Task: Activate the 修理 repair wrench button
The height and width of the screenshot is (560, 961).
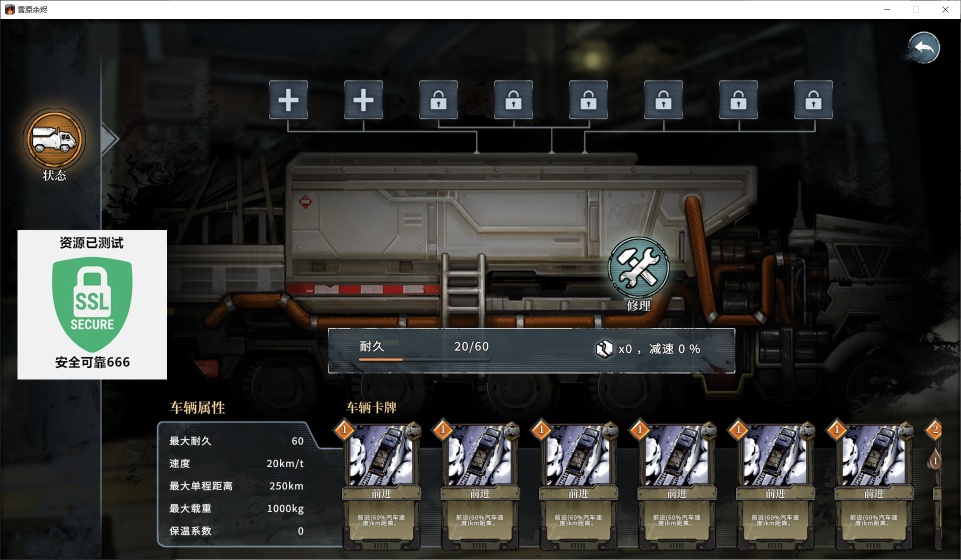Action: 638,268
